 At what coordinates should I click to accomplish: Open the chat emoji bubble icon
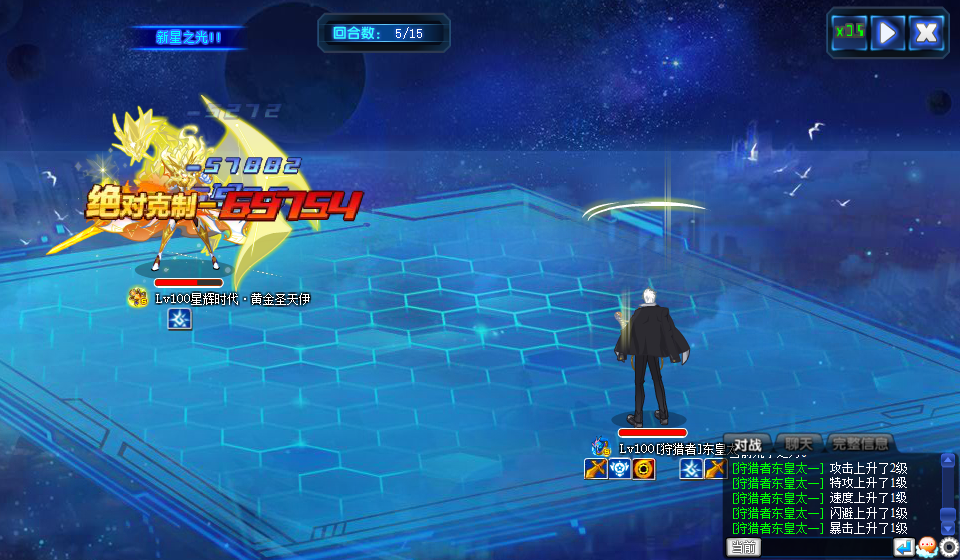point(926,547)
